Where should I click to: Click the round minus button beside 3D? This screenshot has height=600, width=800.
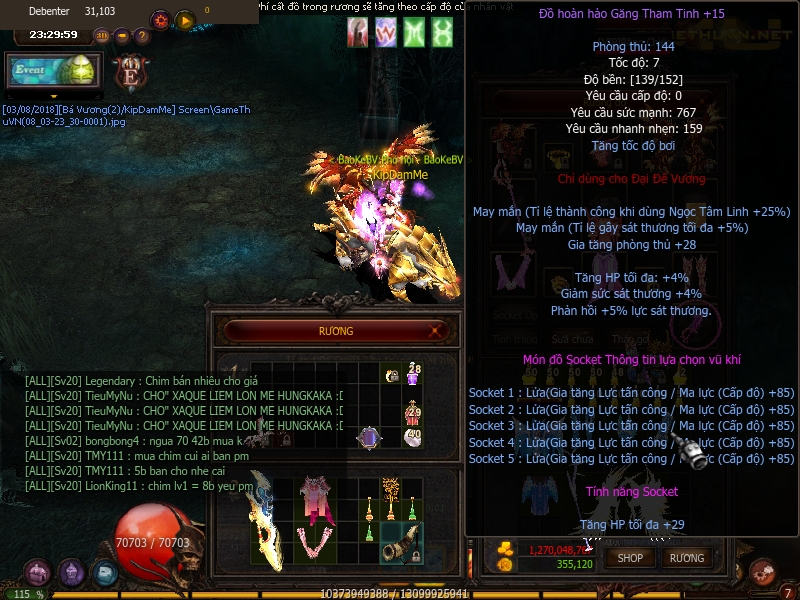[122, 36]
